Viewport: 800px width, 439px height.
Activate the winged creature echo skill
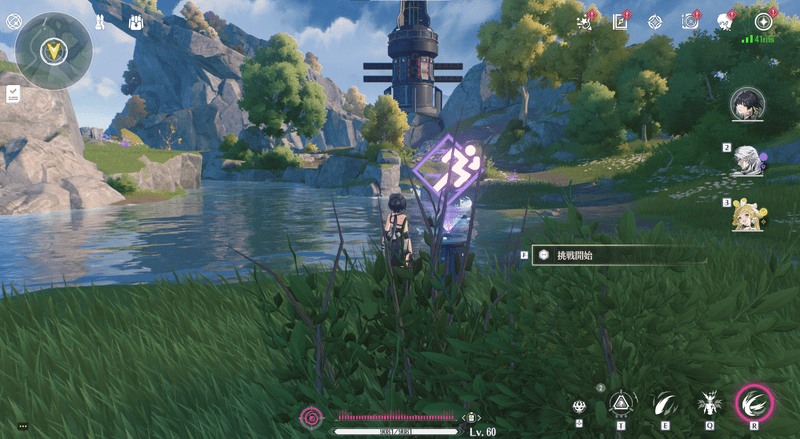(x=707, y=403)
